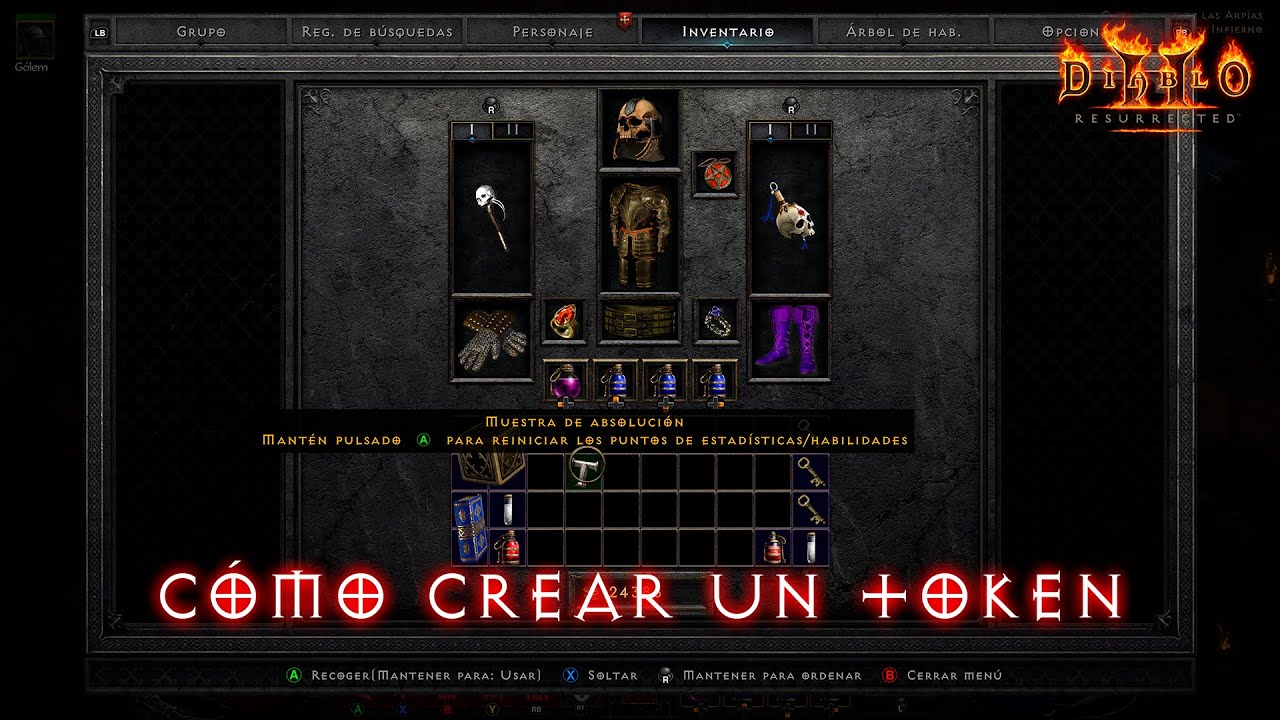Select the Horadric Cube in the inventory grid
Screen dimensions: 1280x720
point(490,470)
